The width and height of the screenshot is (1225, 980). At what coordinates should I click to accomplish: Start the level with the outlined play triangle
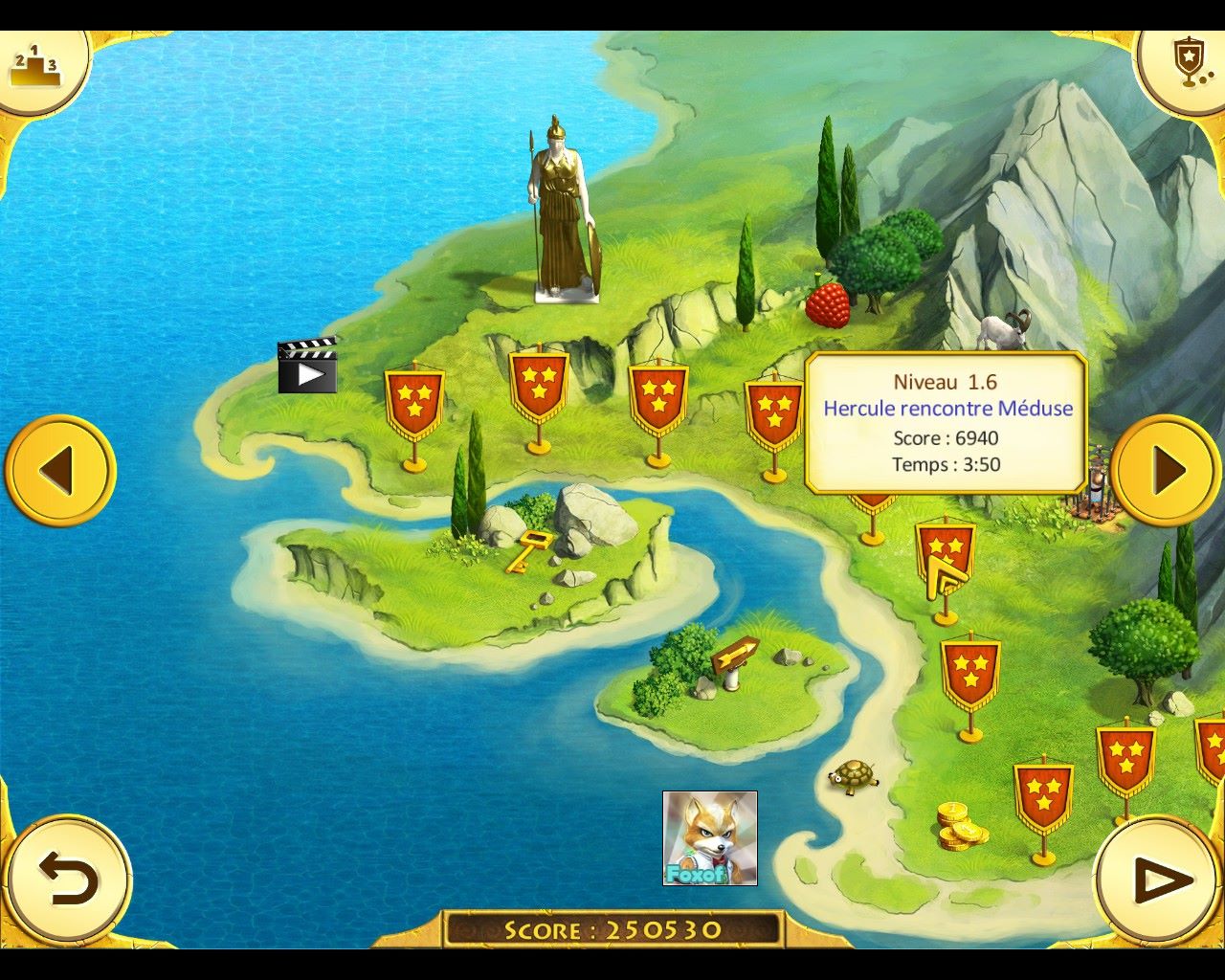(x=1160, y=880)
